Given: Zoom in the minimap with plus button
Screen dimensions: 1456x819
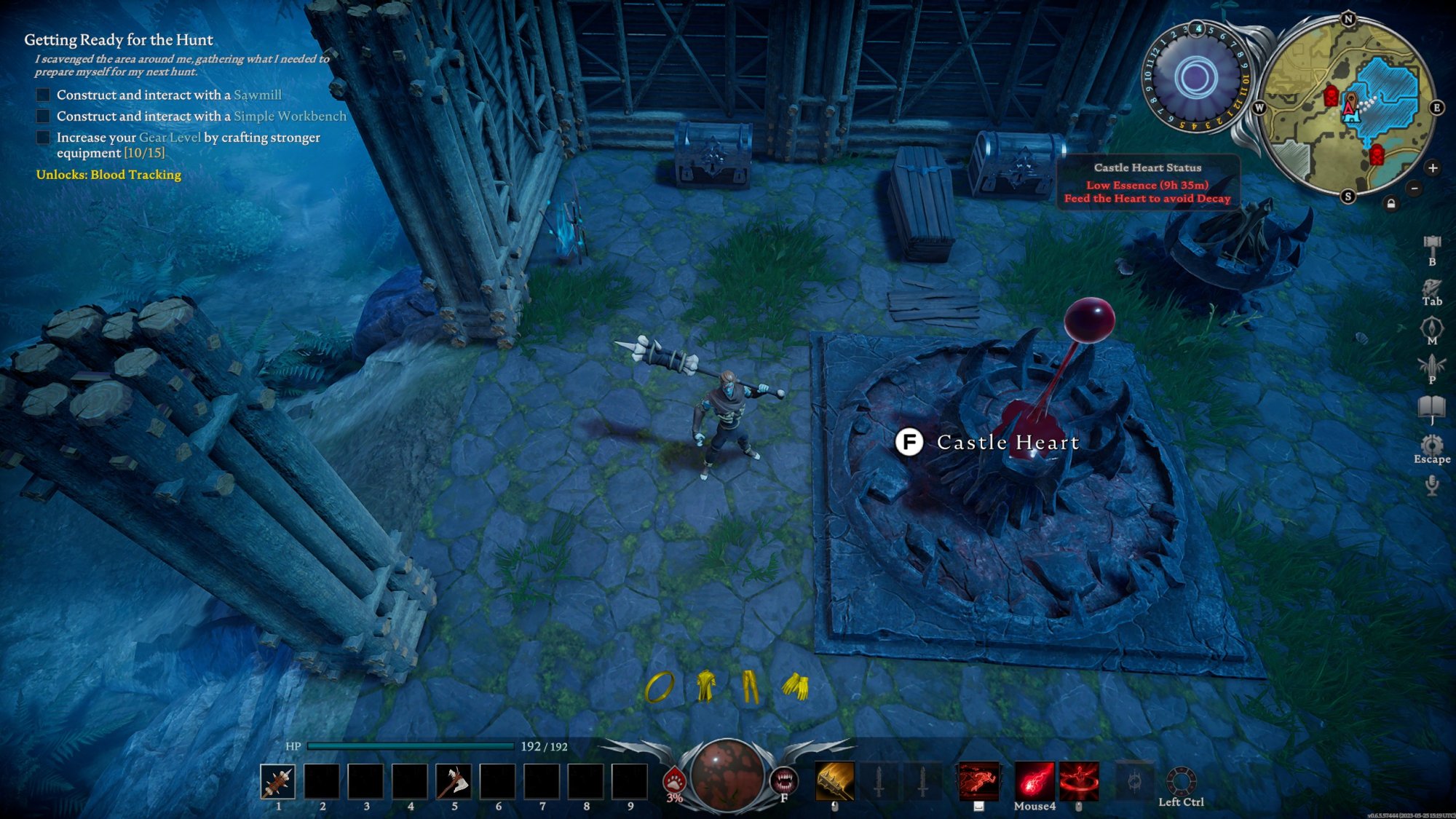Looking at the screenshot, I should [x=1433, y=168].
